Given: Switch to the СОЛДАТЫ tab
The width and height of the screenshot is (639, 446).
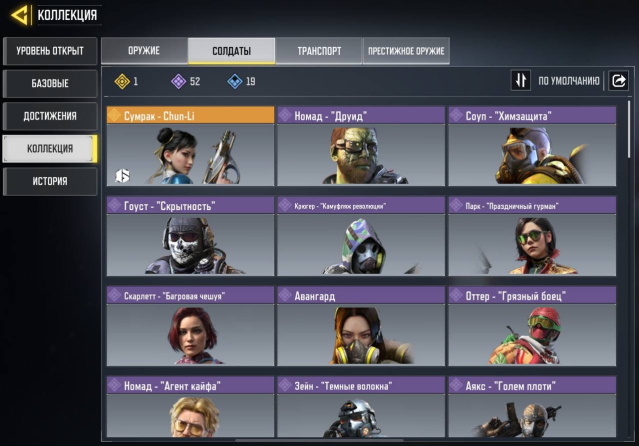Looking at the screenshot, I should pyautogui.click(x=231, y=51).
